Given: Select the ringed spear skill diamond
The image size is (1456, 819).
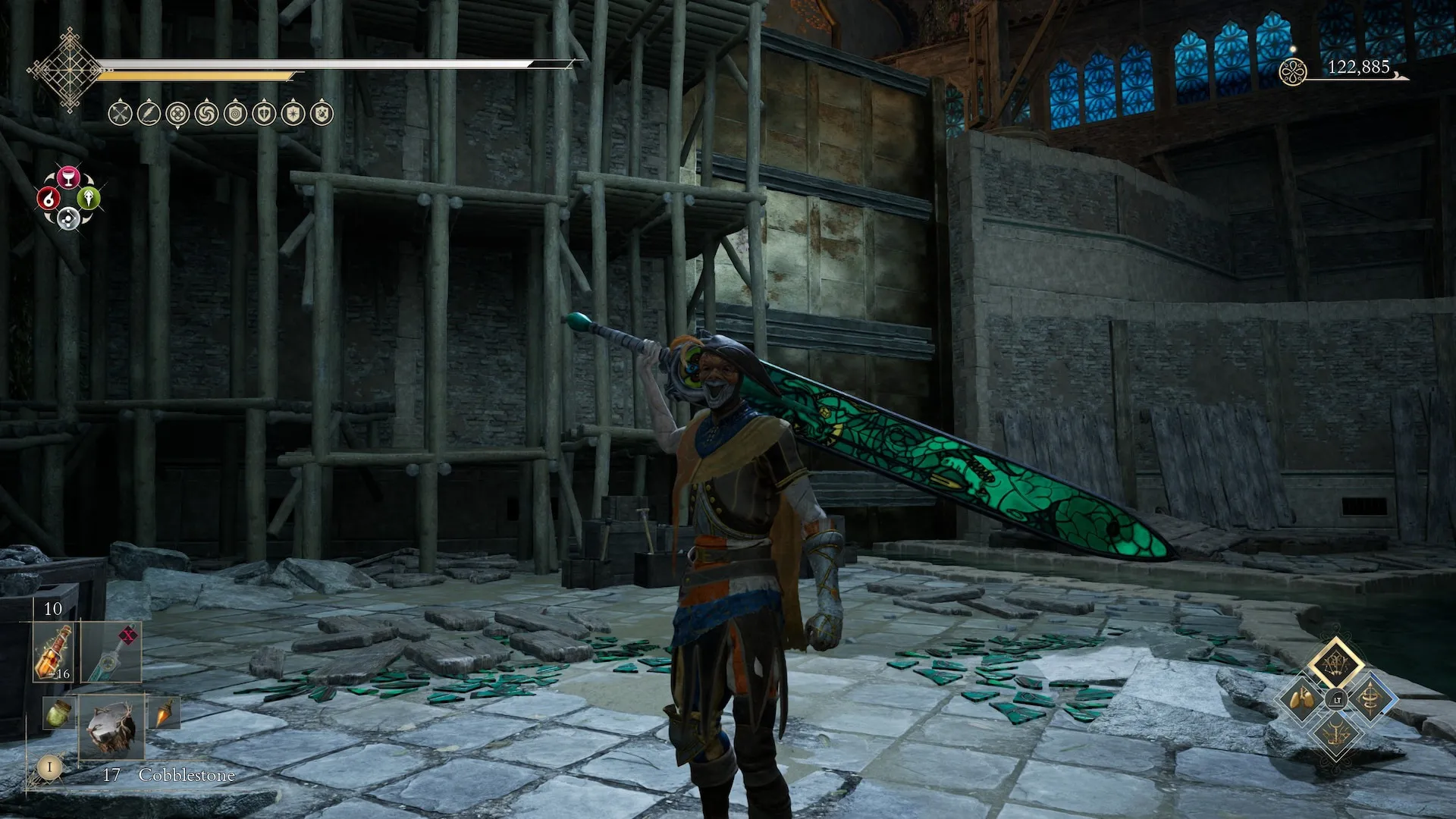Looking at the screenshot, I should 1370,698.
